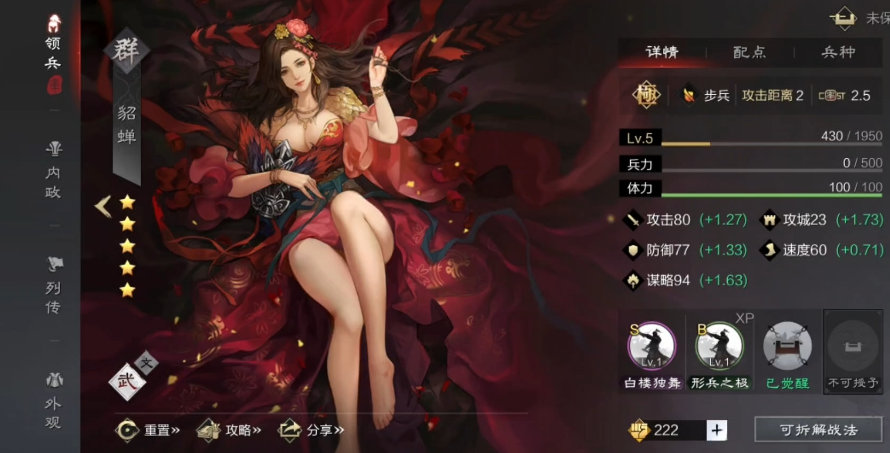Switch to the 详情 tab

pyautogui.click(x=662, y=53)
